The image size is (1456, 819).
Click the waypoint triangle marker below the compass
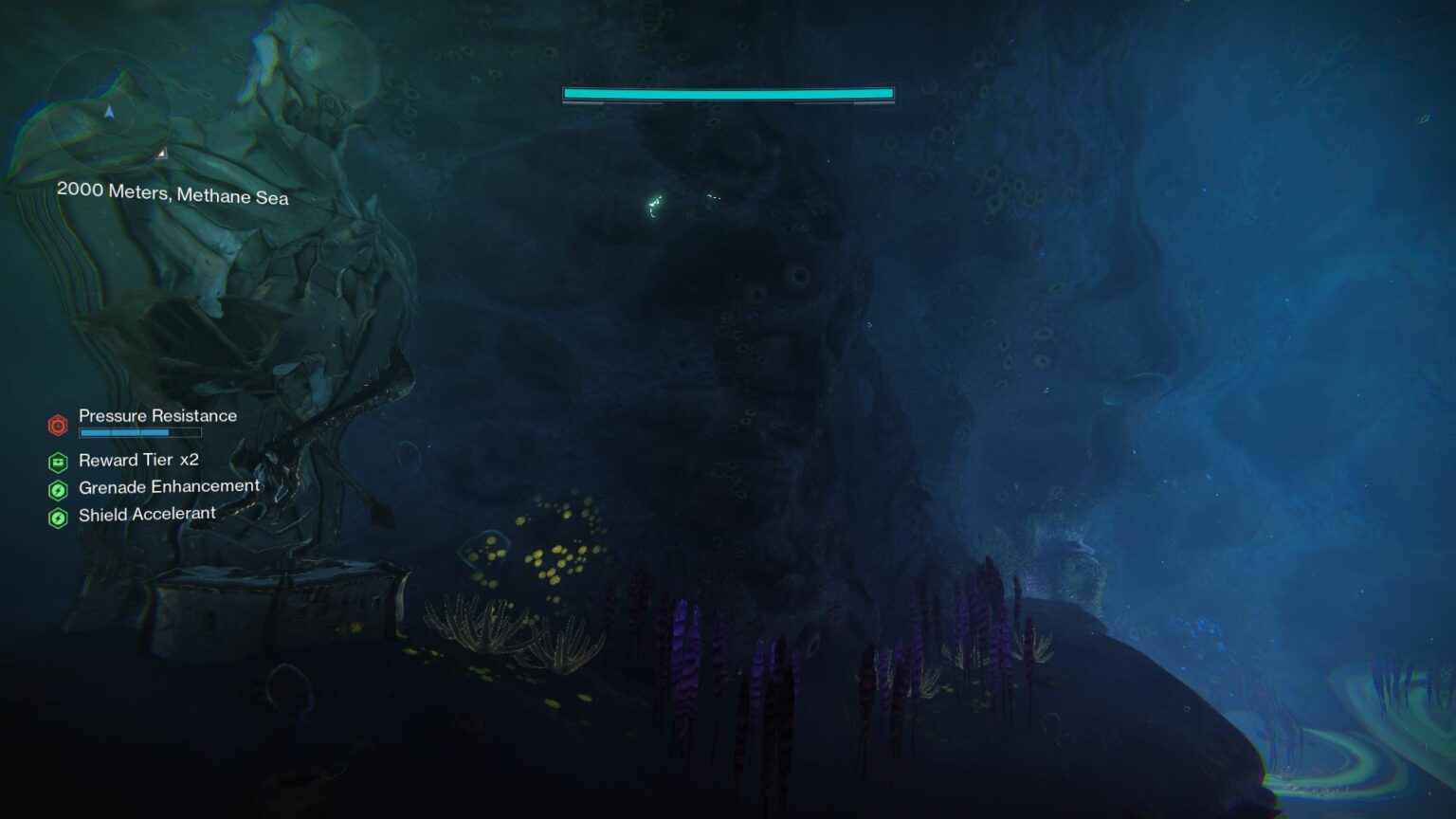[162, 154]
